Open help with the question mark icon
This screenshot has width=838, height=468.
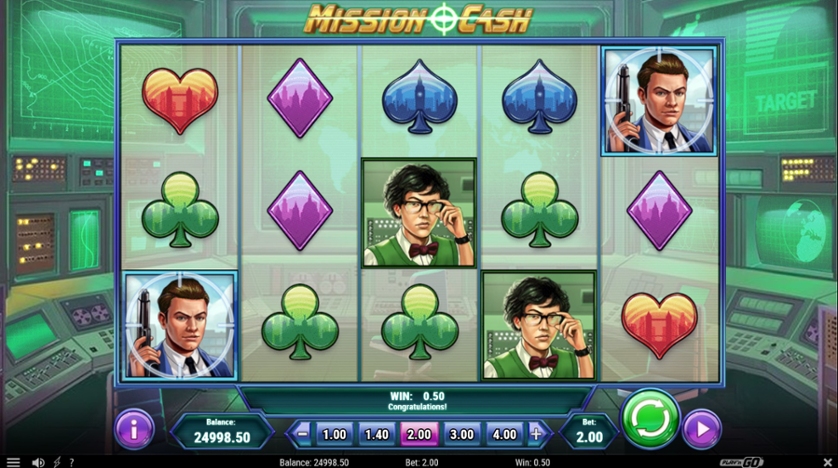click(71, 462)
